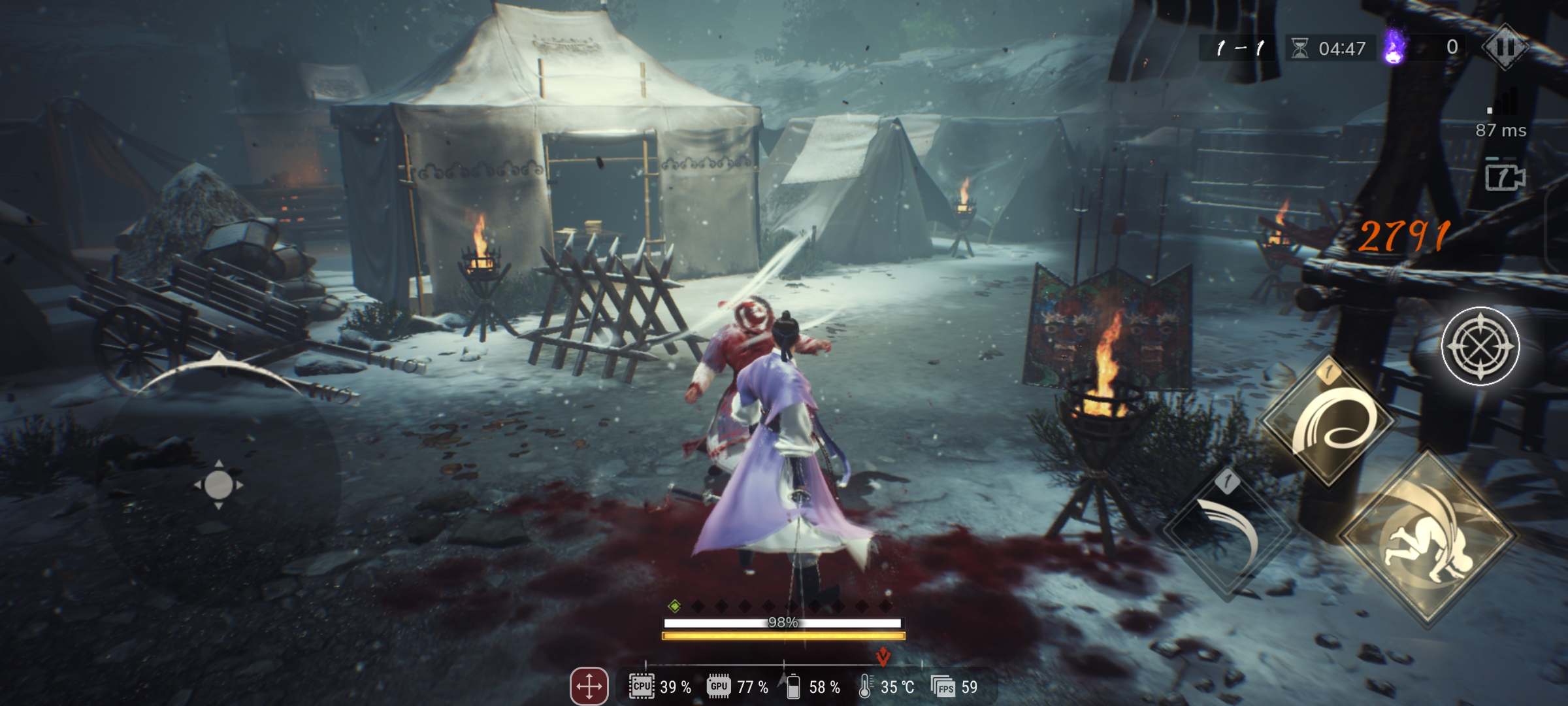
Task: Click the red move-overlay arrows button
Action: pos(589,686)
